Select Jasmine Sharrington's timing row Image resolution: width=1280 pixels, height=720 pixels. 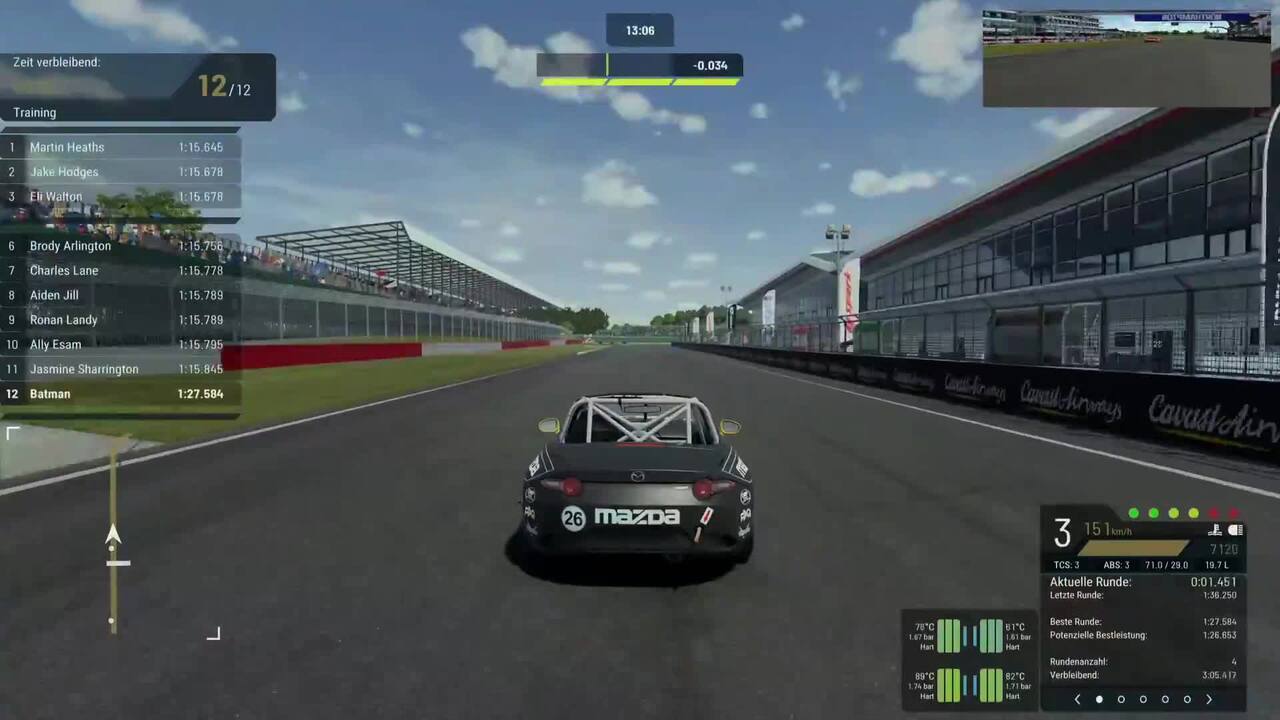[120, 369]
